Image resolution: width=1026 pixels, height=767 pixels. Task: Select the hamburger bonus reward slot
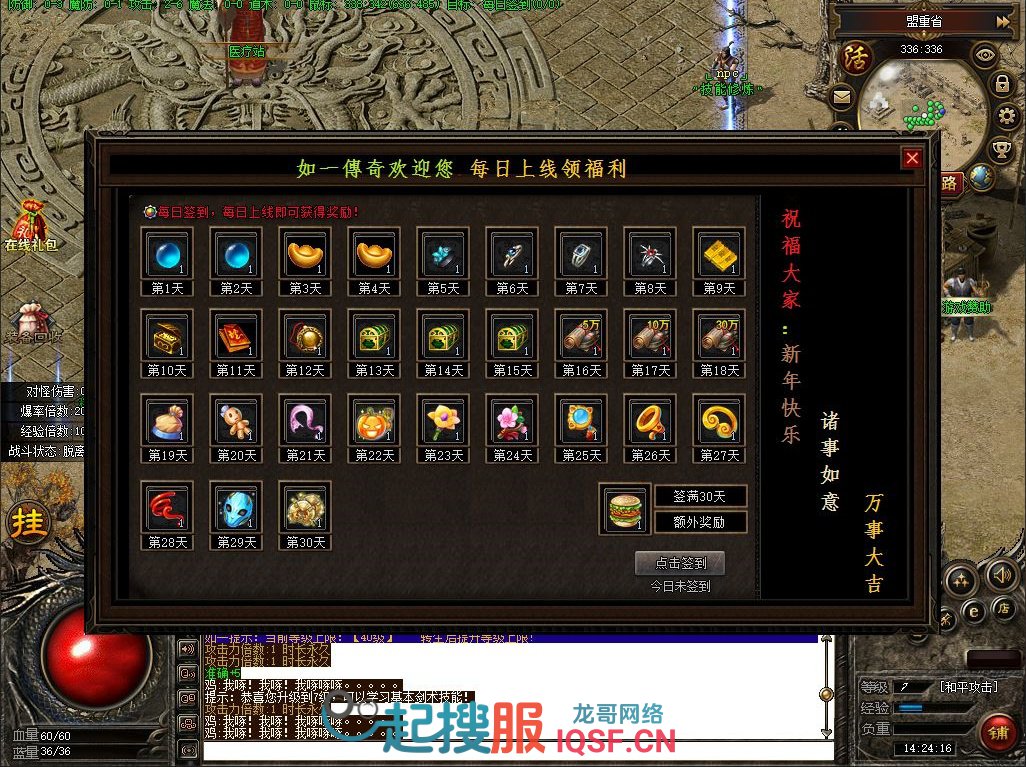coord(624,509)
